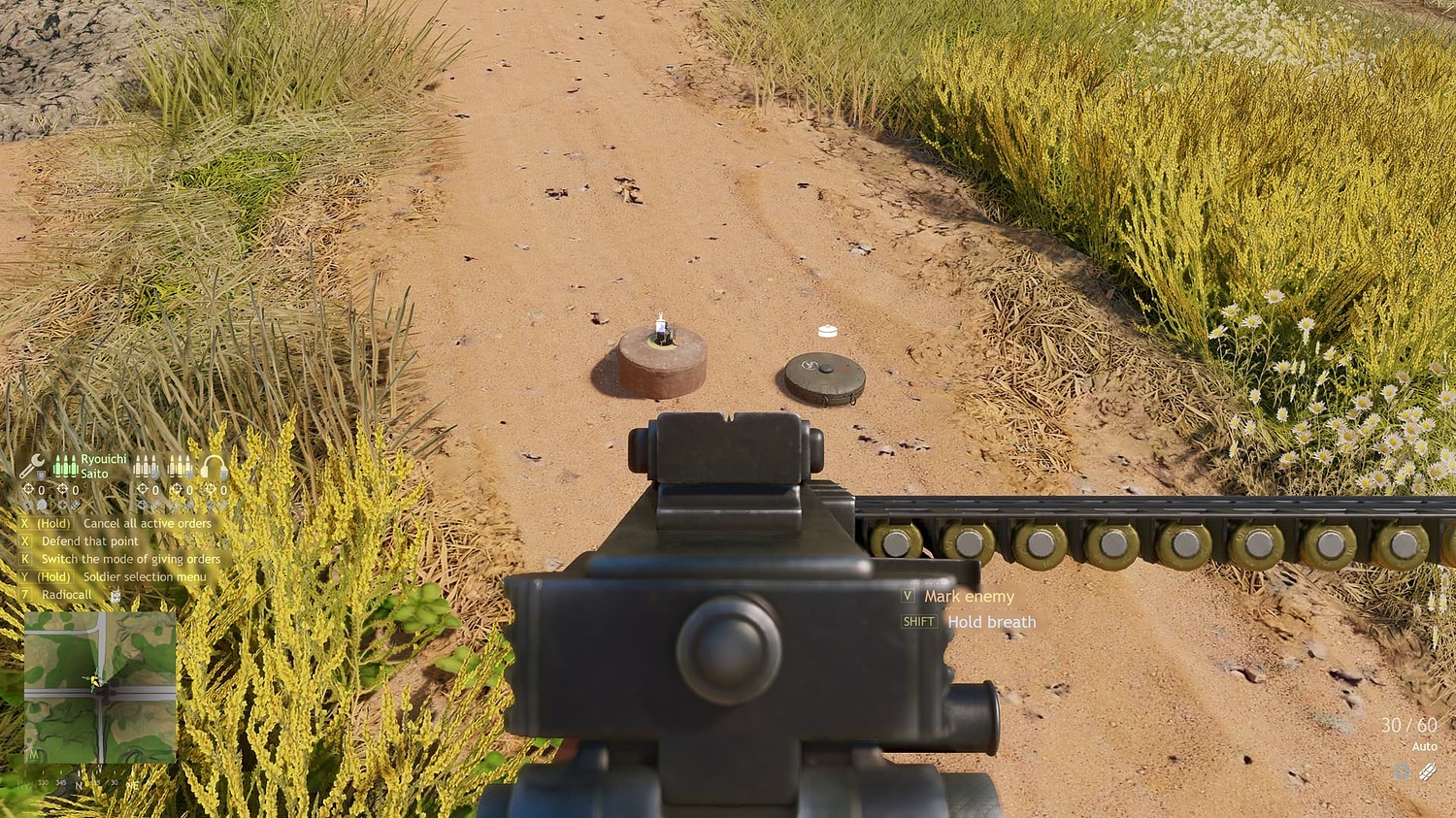This screenshot has width=1456, height=818.
Task: Expand Switch the mode of giving orders
Action: click(x=131, y=559)
